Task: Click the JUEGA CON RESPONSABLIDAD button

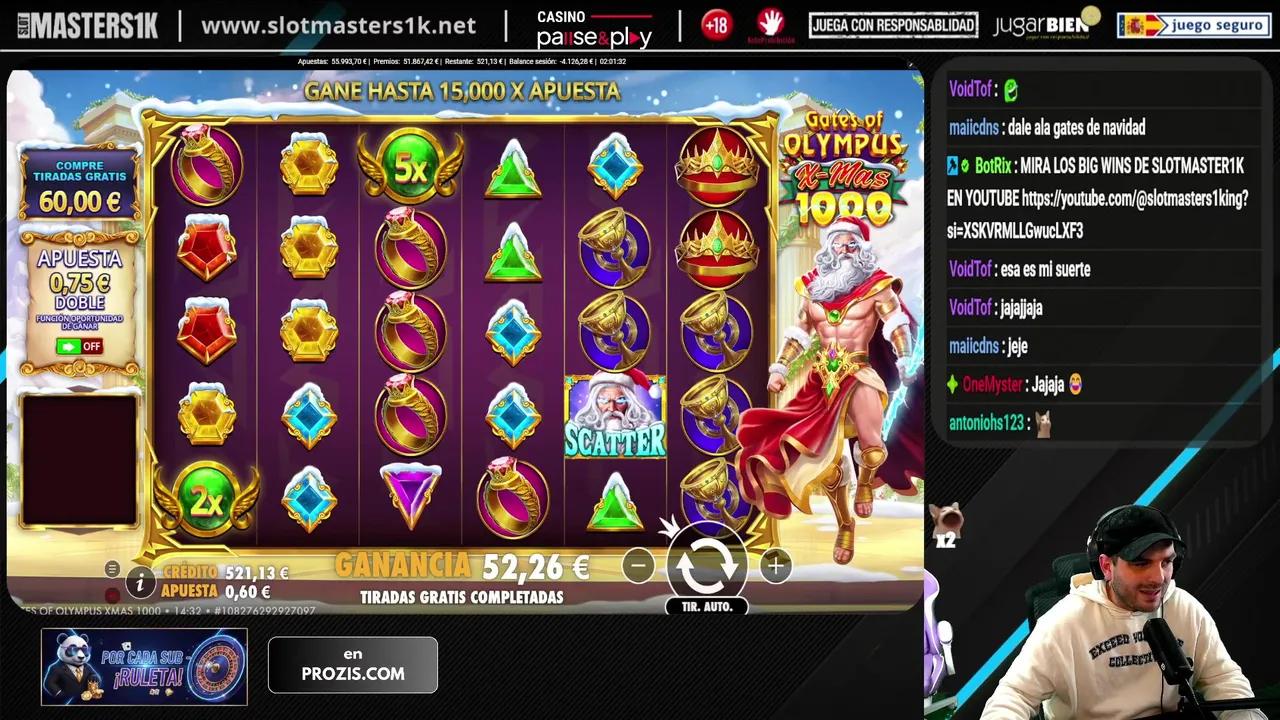Action: coord(892,24)
